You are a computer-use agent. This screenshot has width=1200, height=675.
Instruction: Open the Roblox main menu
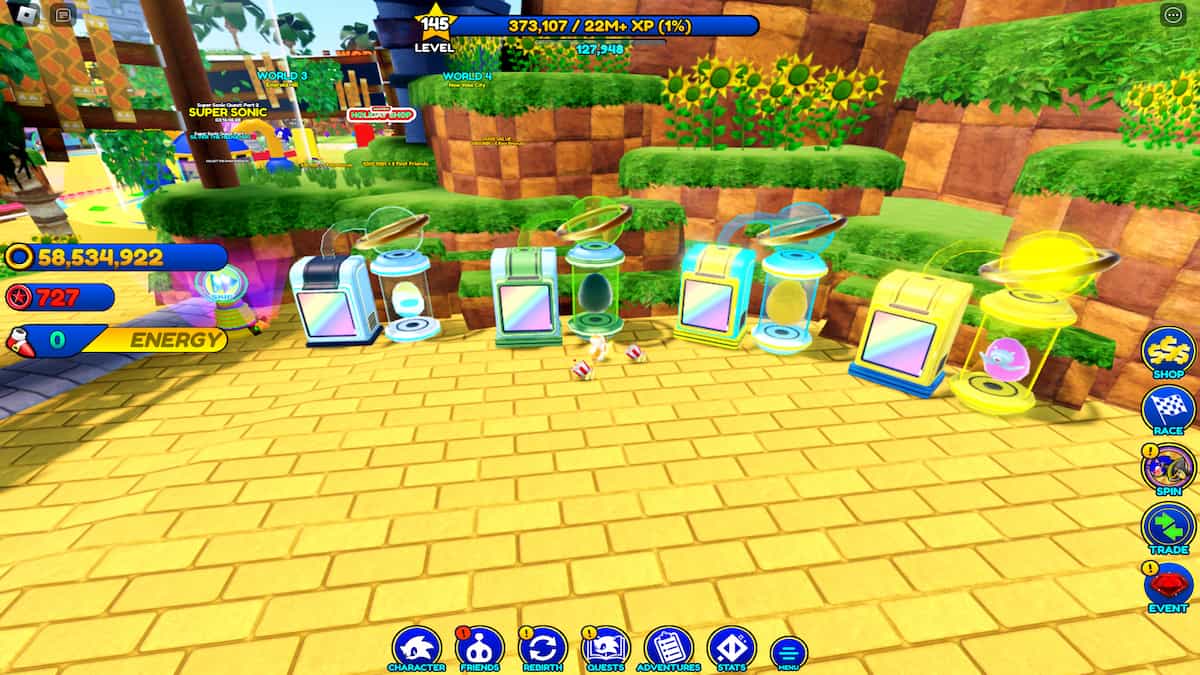coord(27,15)
